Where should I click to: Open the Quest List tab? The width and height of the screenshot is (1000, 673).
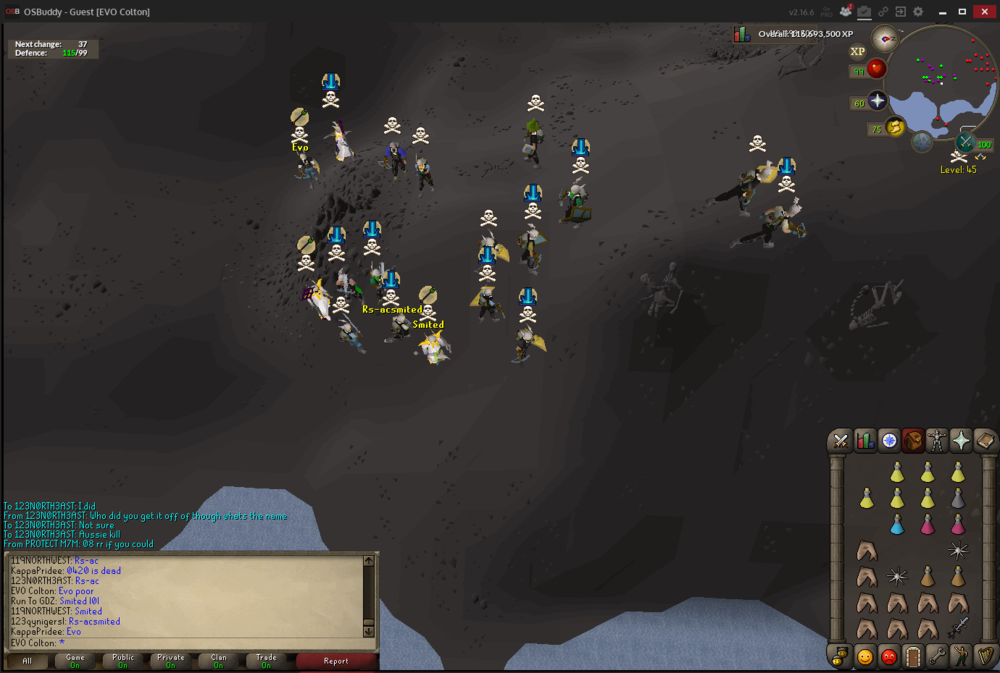pos(889,440)
